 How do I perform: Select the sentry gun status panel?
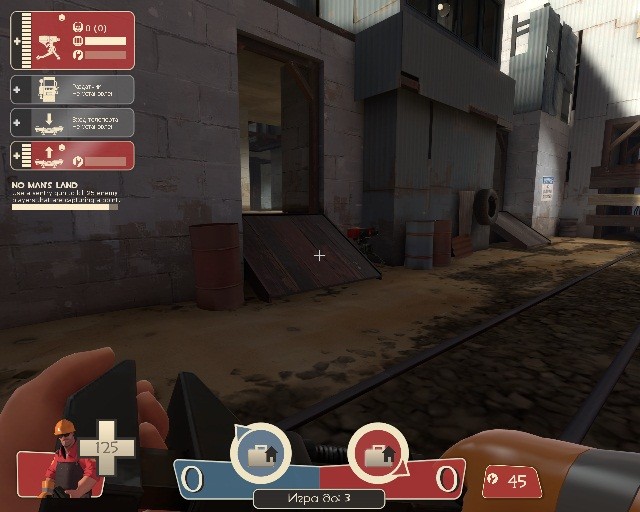click(x=72, y=40)
